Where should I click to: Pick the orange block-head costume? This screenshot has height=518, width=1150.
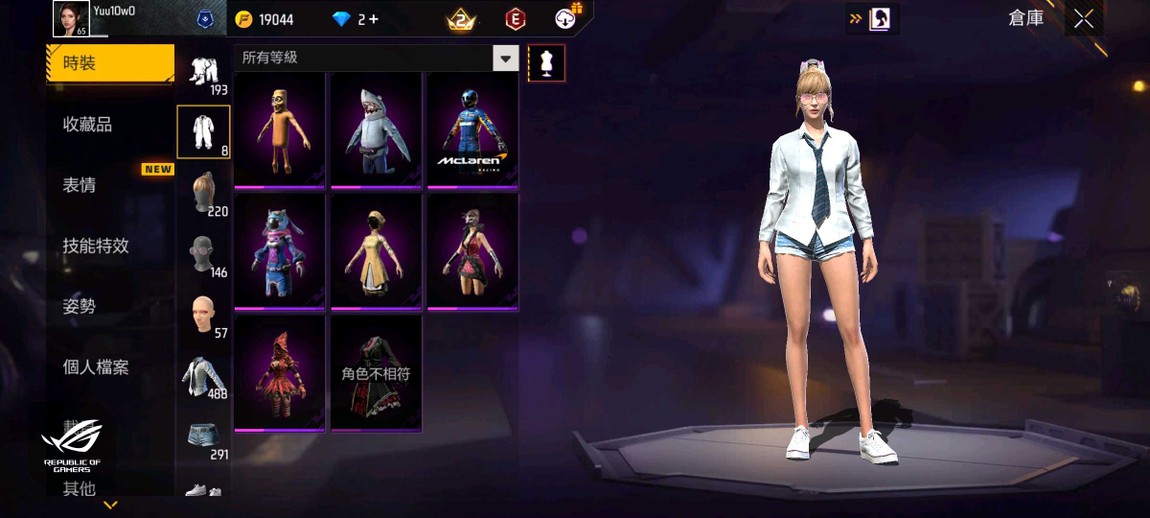[280, 130]
